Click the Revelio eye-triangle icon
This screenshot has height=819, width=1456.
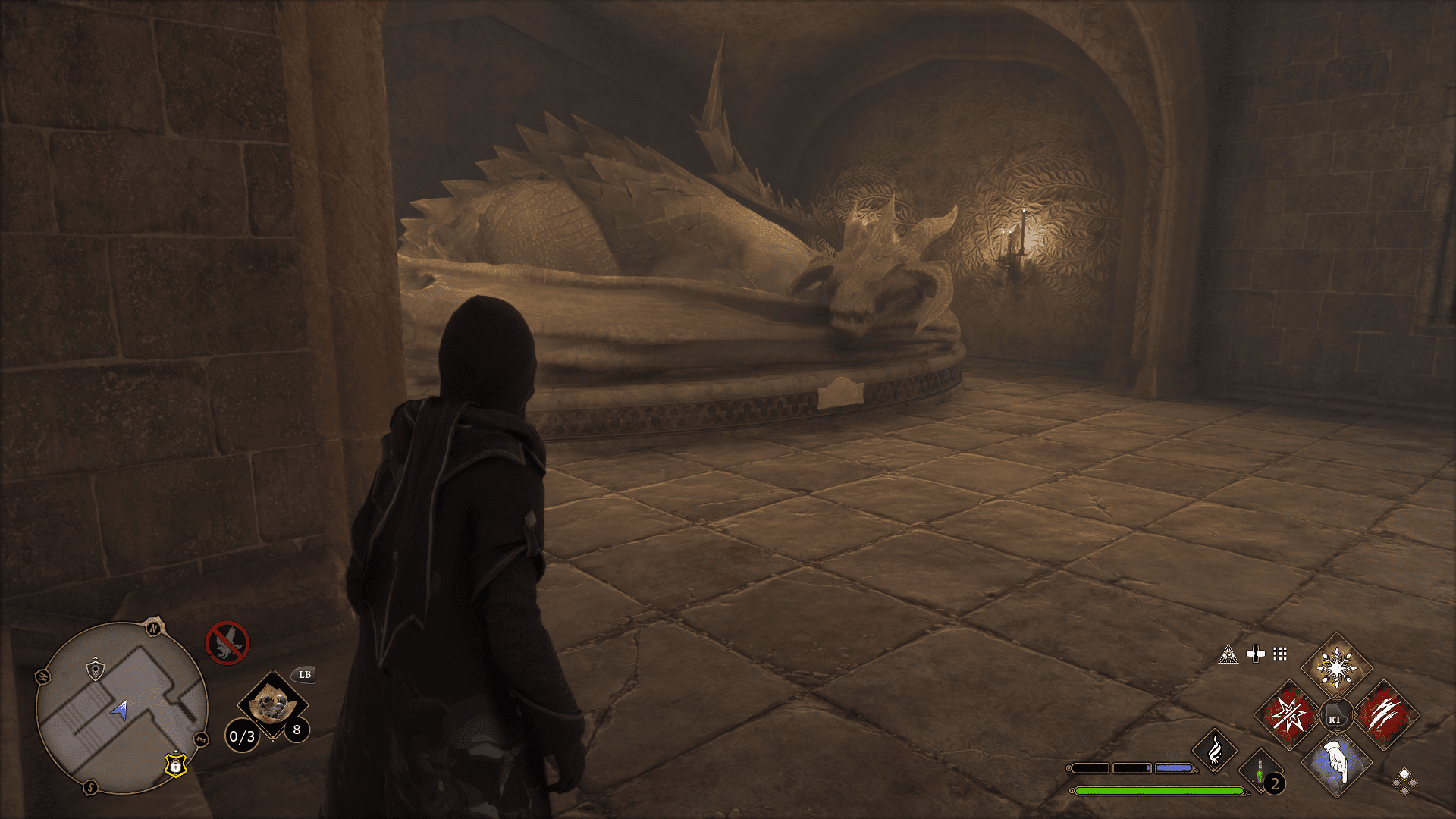click(1228, 654)
